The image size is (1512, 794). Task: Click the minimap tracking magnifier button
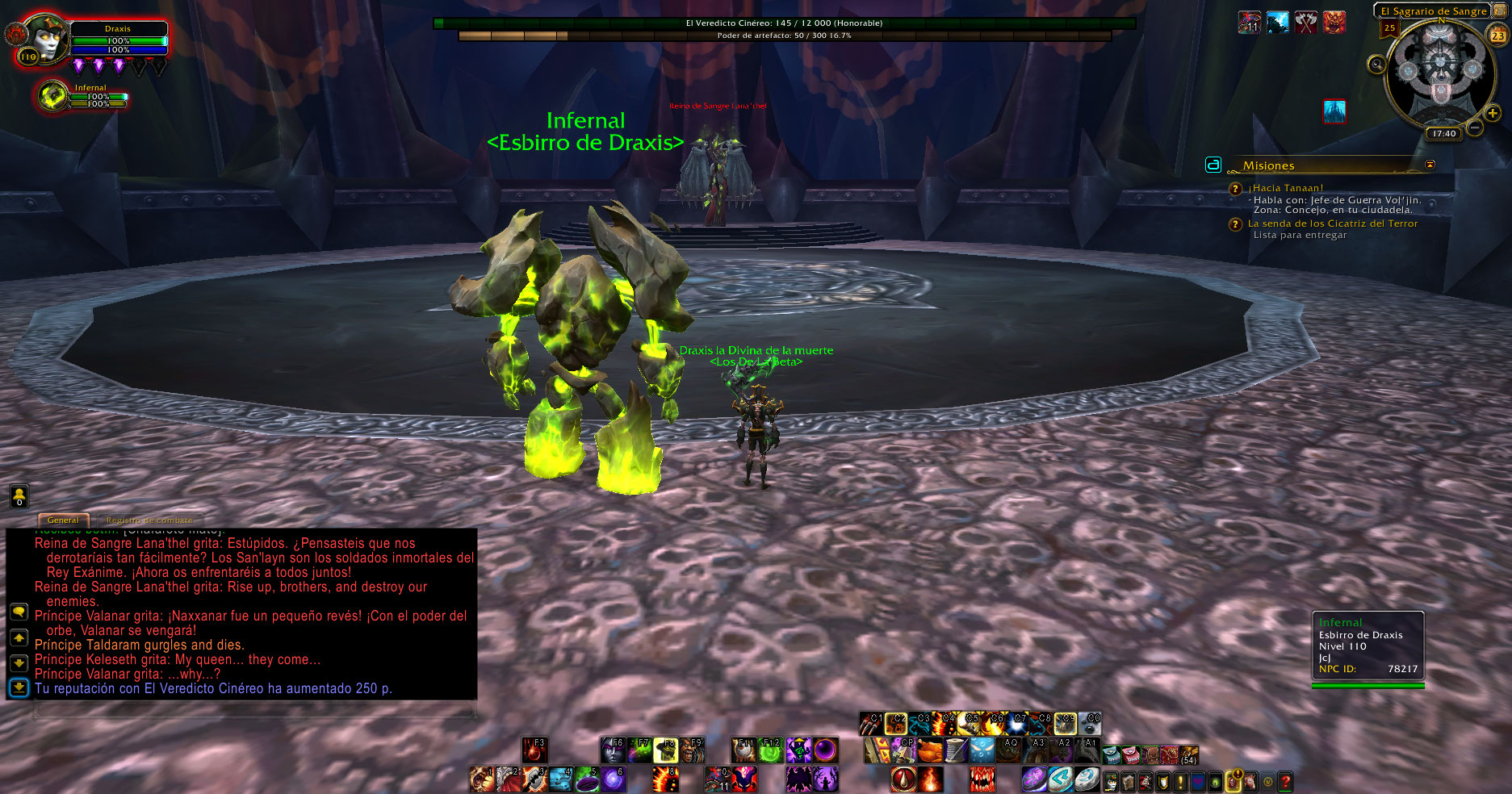(1376, 65)
